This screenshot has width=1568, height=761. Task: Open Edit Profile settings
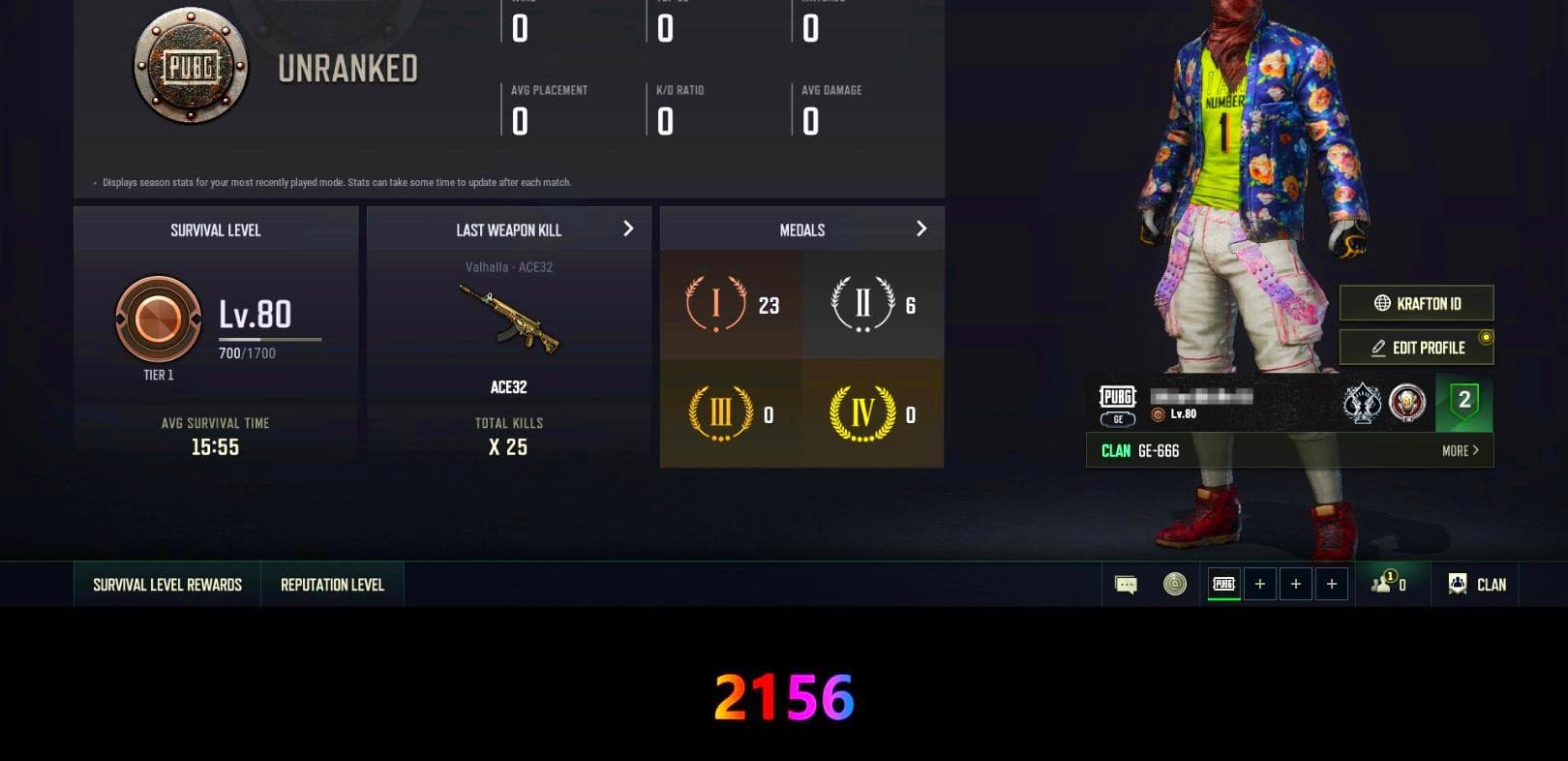(1416, 347)
